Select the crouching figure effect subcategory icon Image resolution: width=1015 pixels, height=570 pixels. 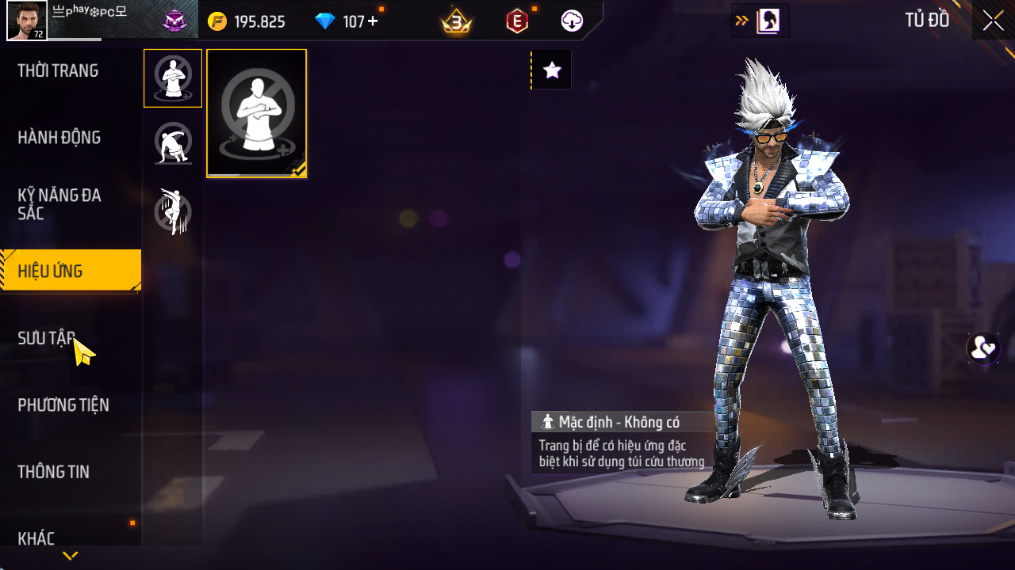(173, 144)
